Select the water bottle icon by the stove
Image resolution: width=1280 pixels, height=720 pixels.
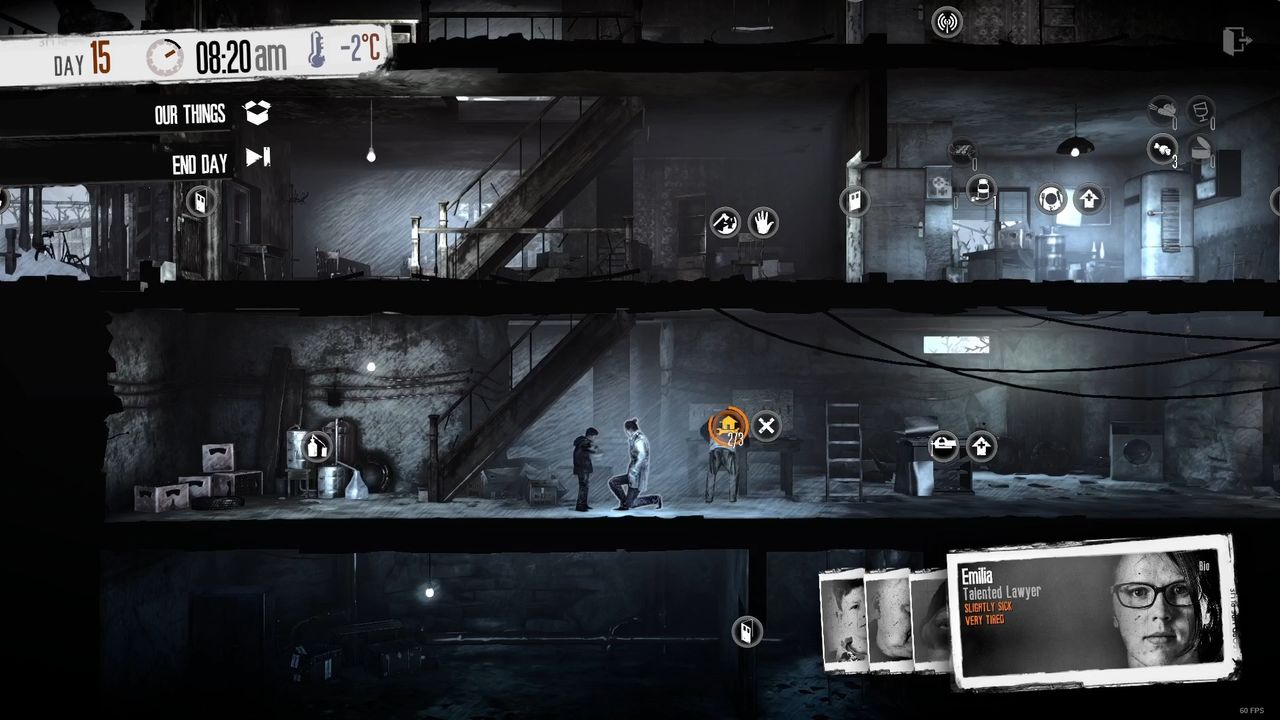pos(981,188)
